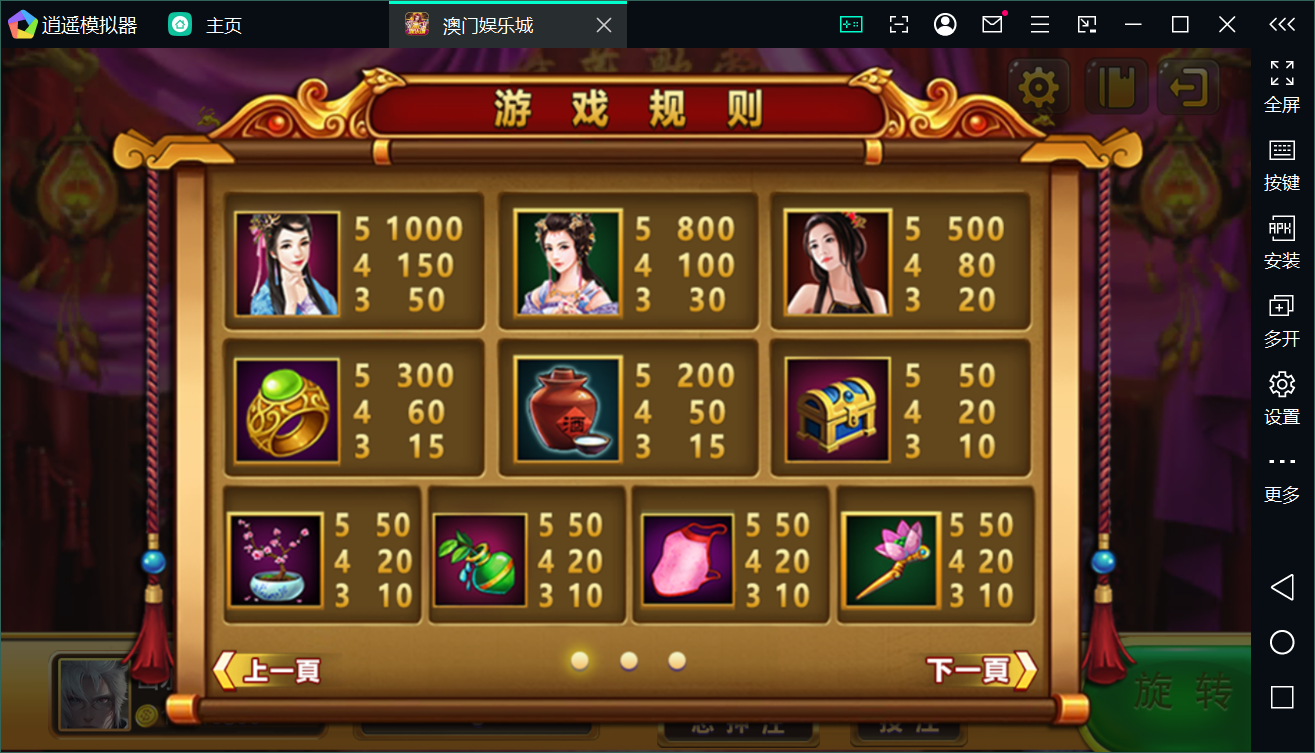The height and width of the screenshot is (753, 1315).
Task: Open the hamburger menu in title bar
Action: coord(1039,23)
